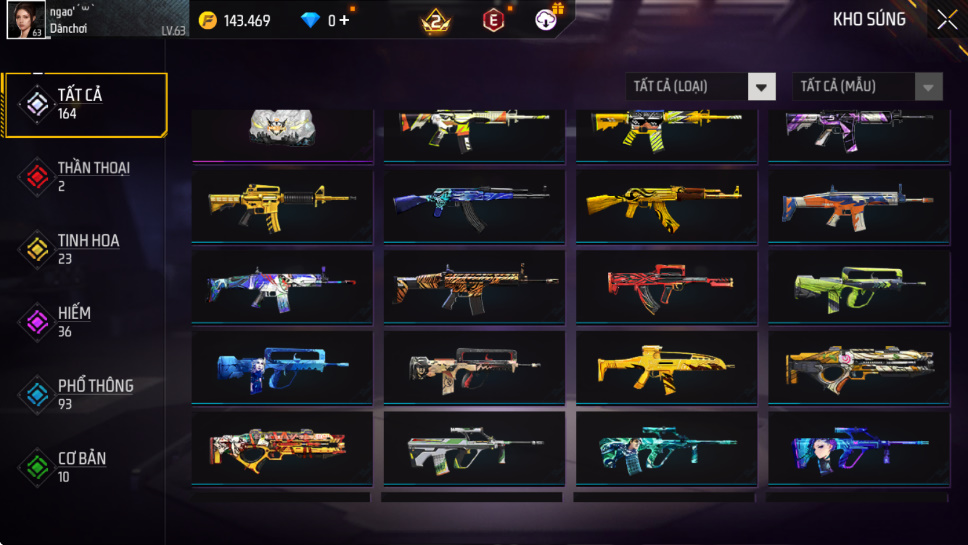
Task: Add diamonds with the plus button
Action: tap(344, 20)
